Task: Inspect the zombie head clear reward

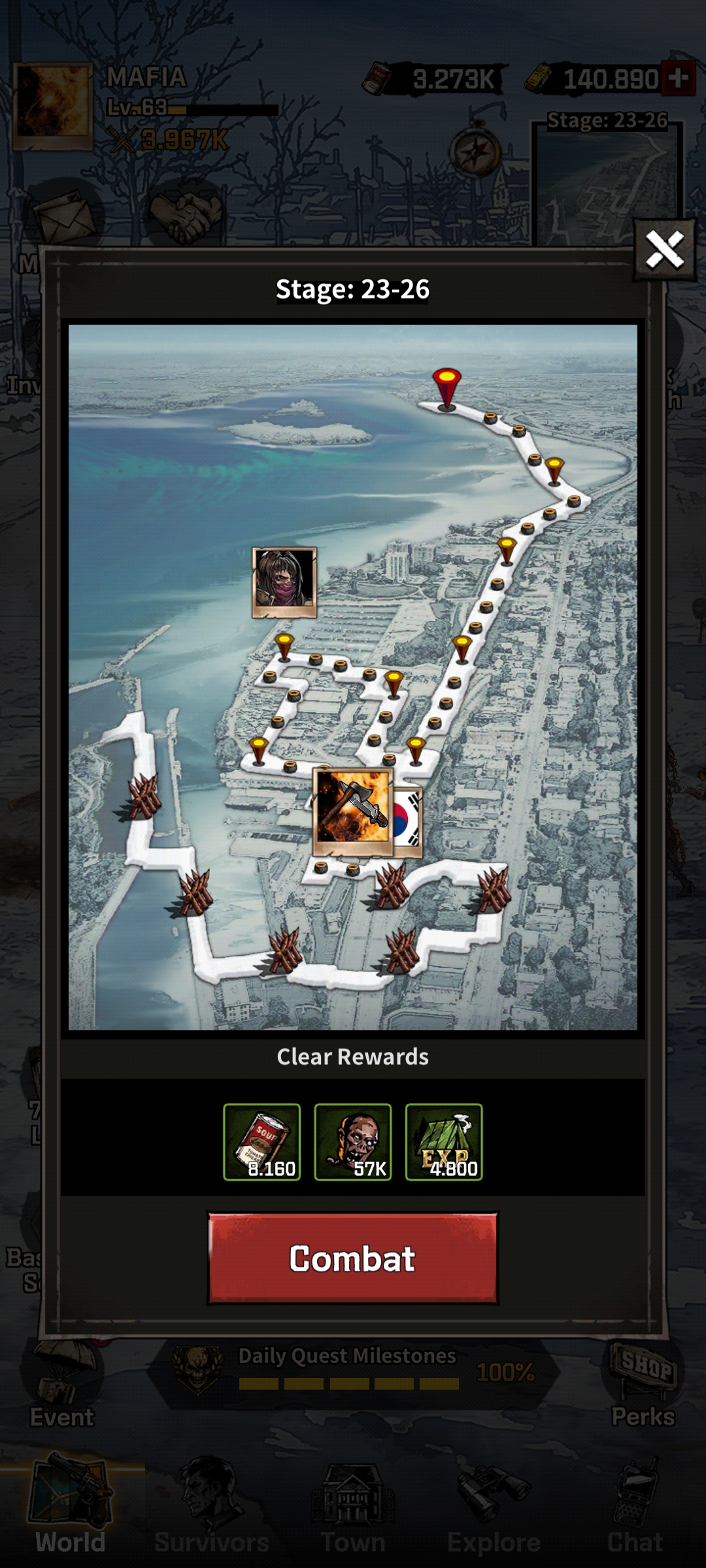Action: (353, 1142)
